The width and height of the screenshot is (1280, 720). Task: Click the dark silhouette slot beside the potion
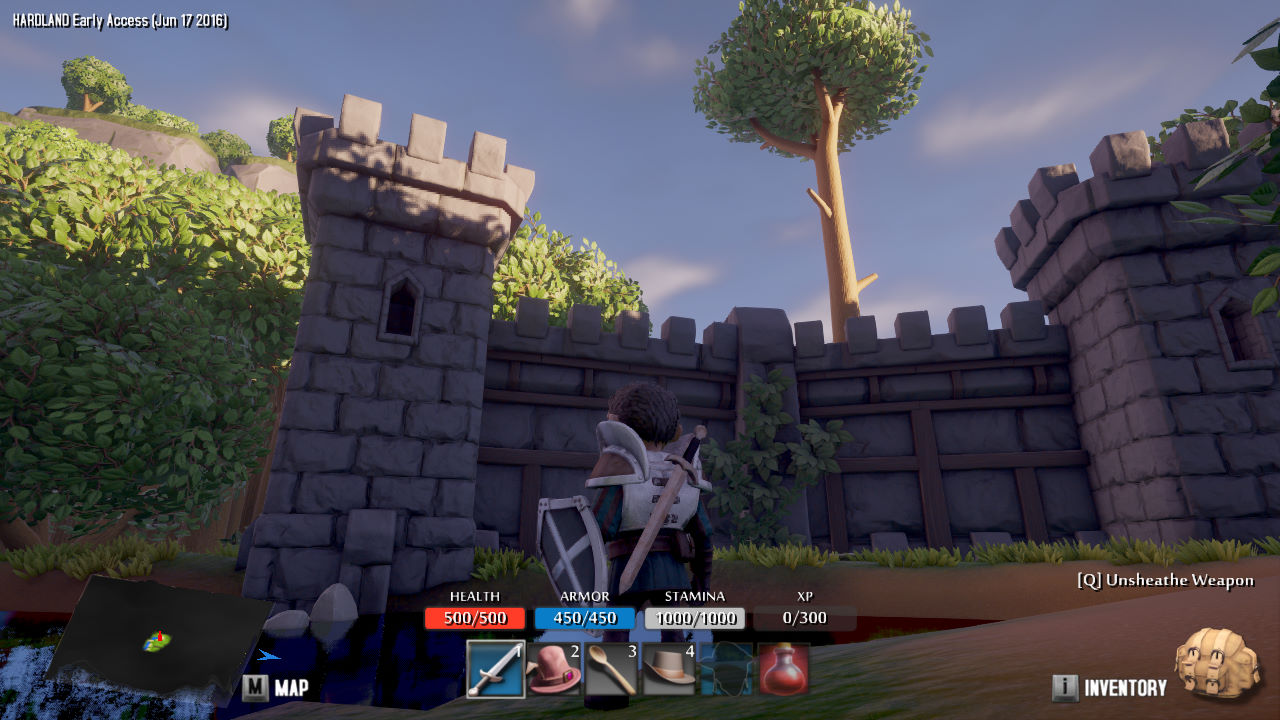726,669
